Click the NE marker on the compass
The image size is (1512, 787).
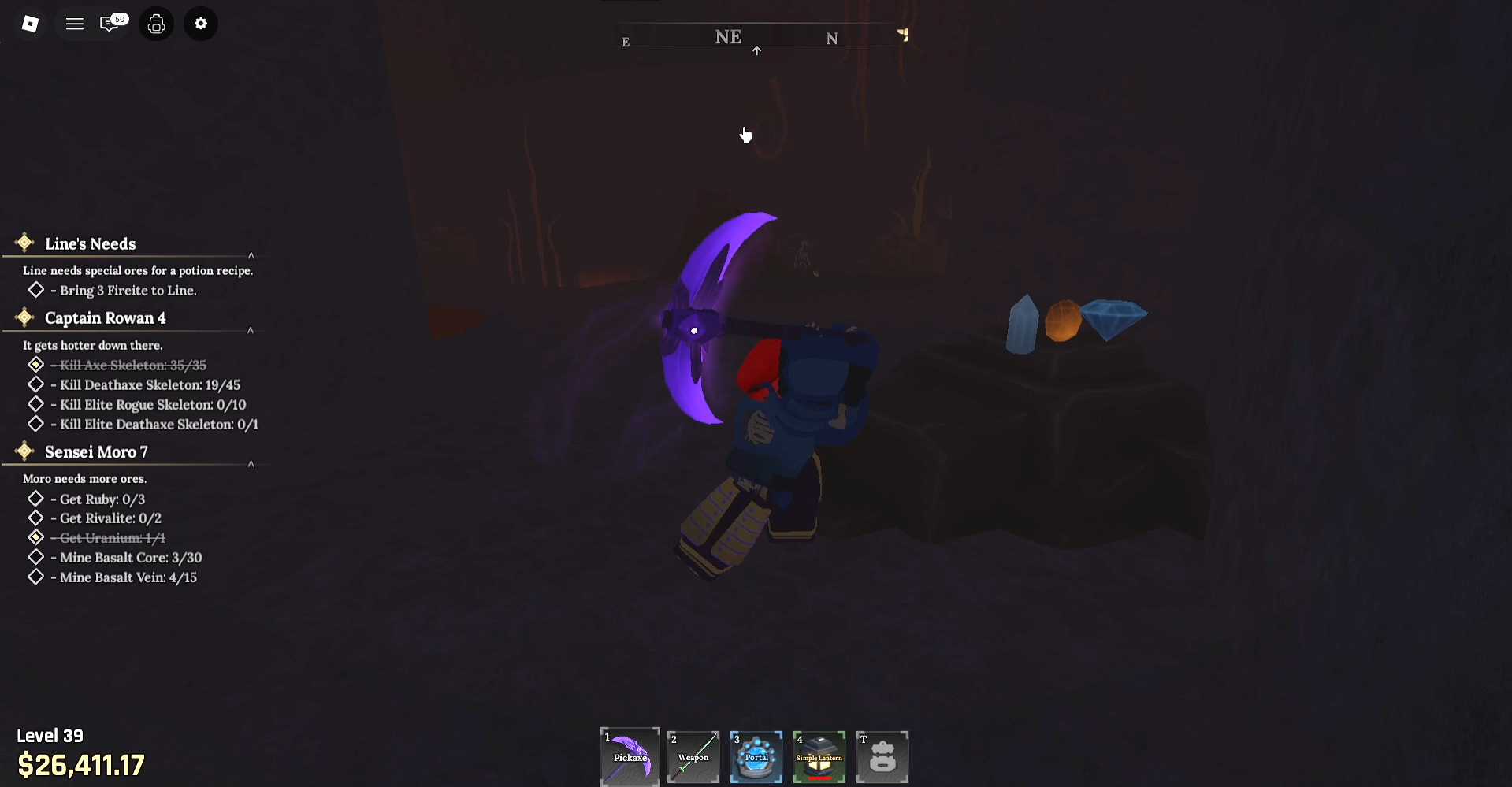(727, 36)
